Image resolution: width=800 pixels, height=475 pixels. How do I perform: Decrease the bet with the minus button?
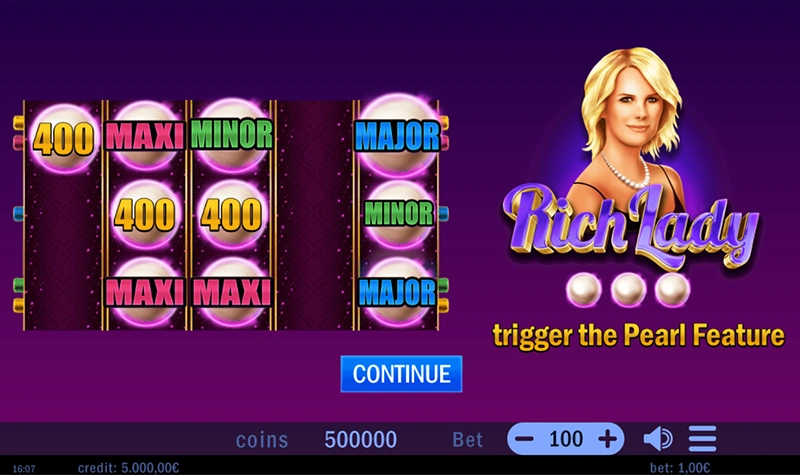(x=527, y=439)
